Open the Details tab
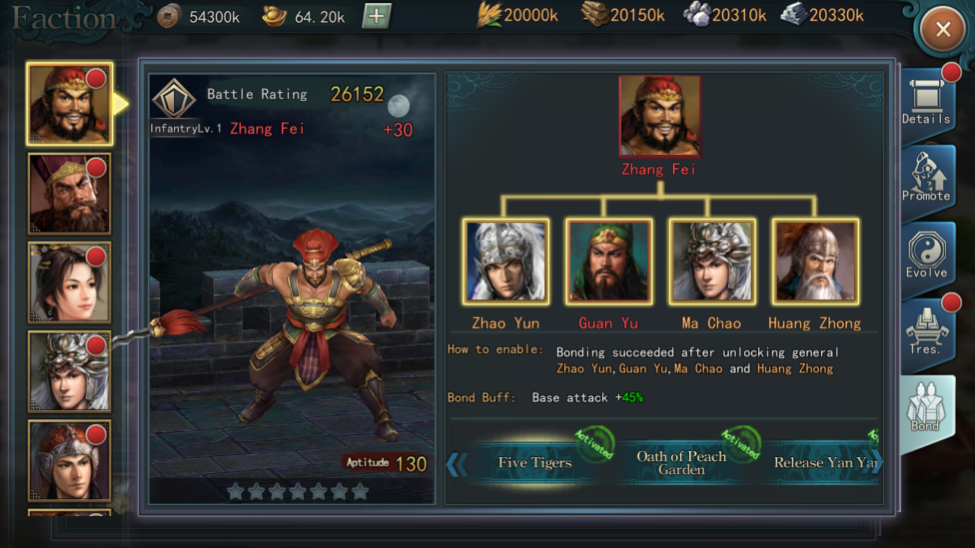The image size is (975, 548). pyautogui.click(x=926, y=101)
